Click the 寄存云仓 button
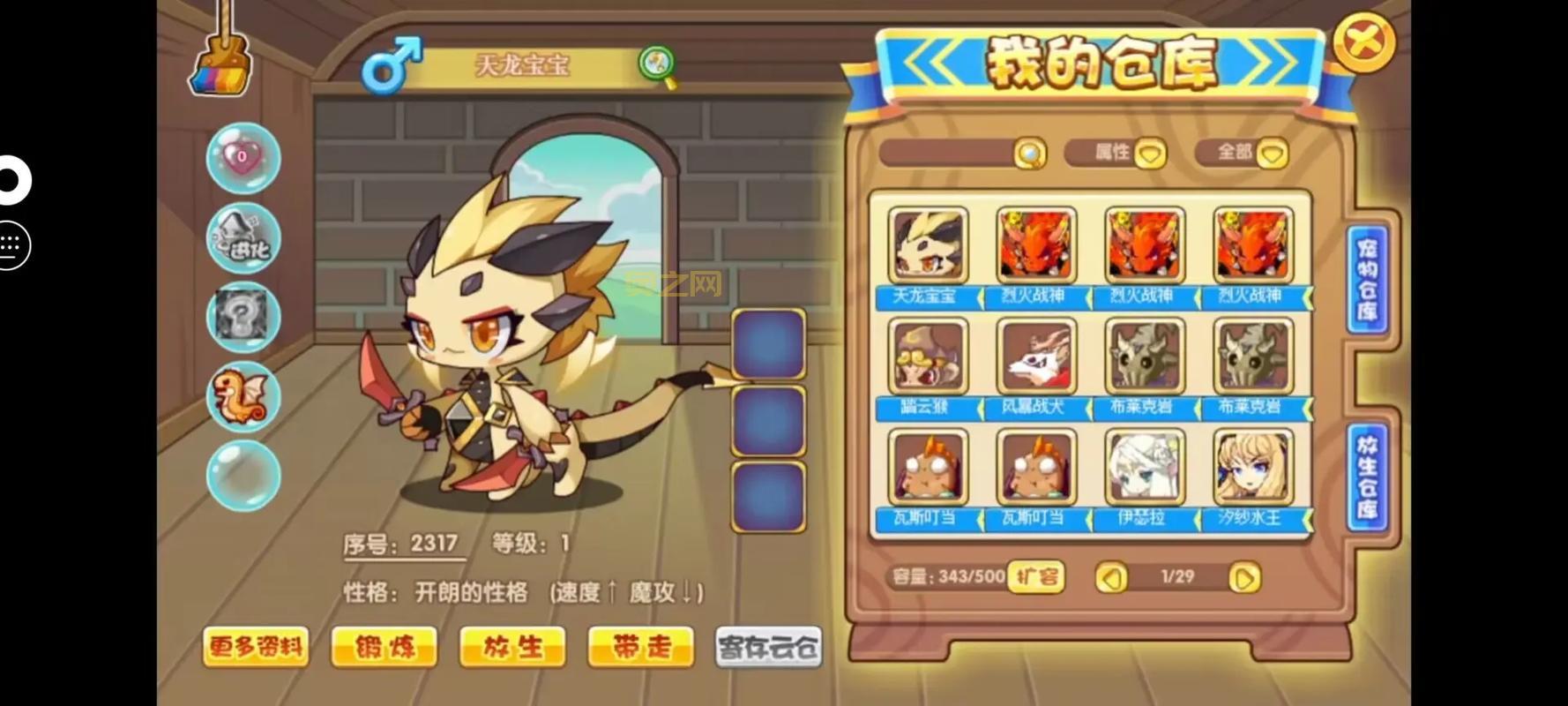1568x706 pixels. [x=766, y=647]
